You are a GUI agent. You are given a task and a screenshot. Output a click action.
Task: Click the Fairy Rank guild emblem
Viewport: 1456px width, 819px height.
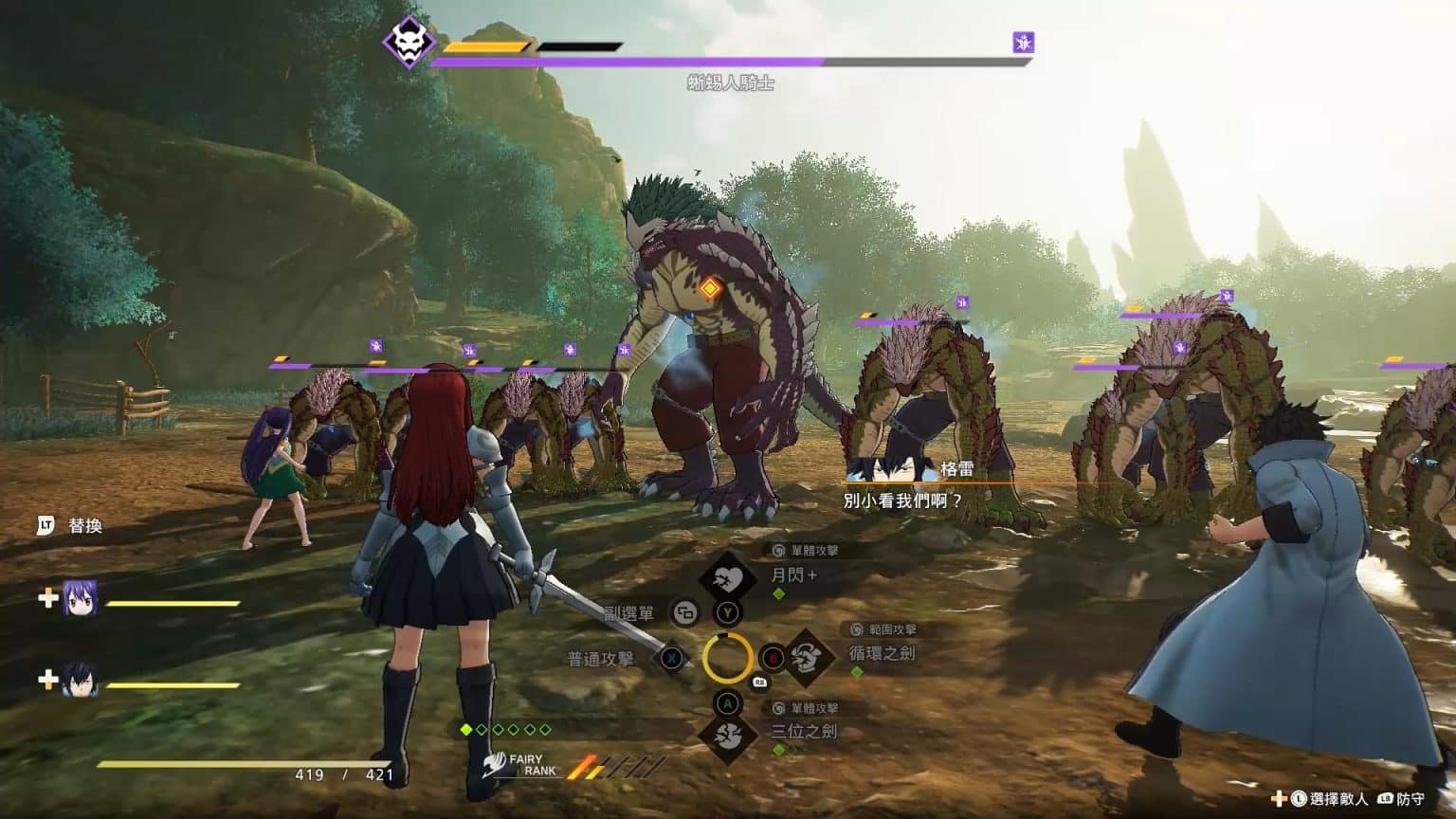click(492, 765)
